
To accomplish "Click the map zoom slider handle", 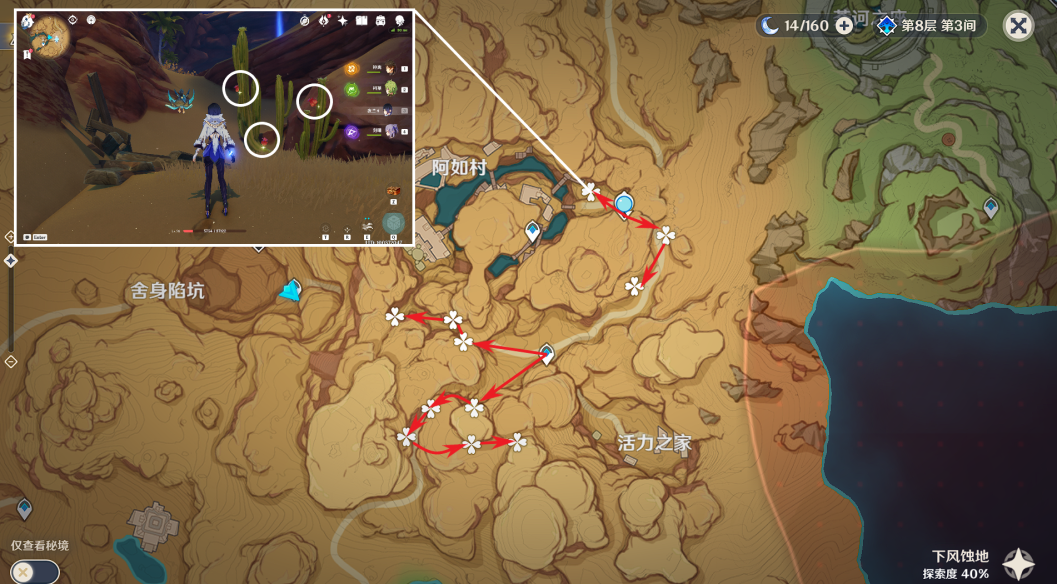I will pos(11,261).
